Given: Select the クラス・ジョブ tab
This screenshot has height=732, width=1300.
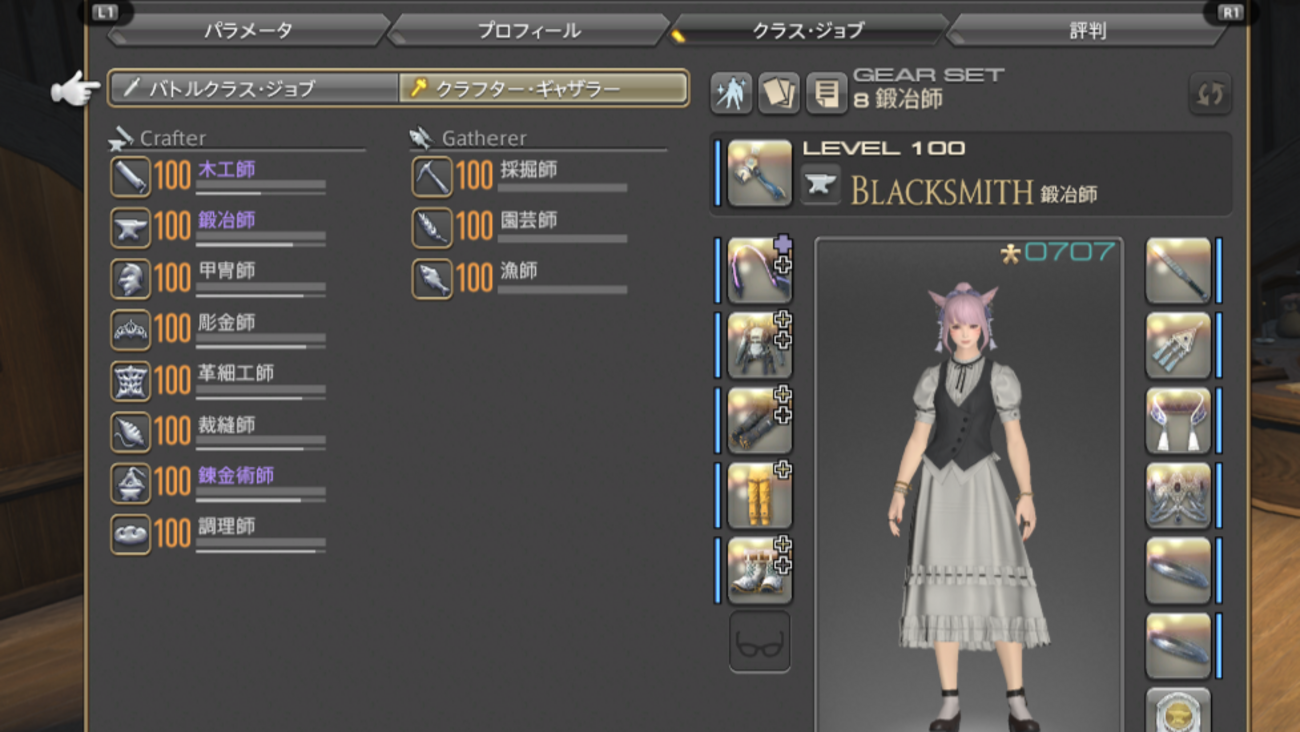Looking at the screenshot, I should (807, 30).
